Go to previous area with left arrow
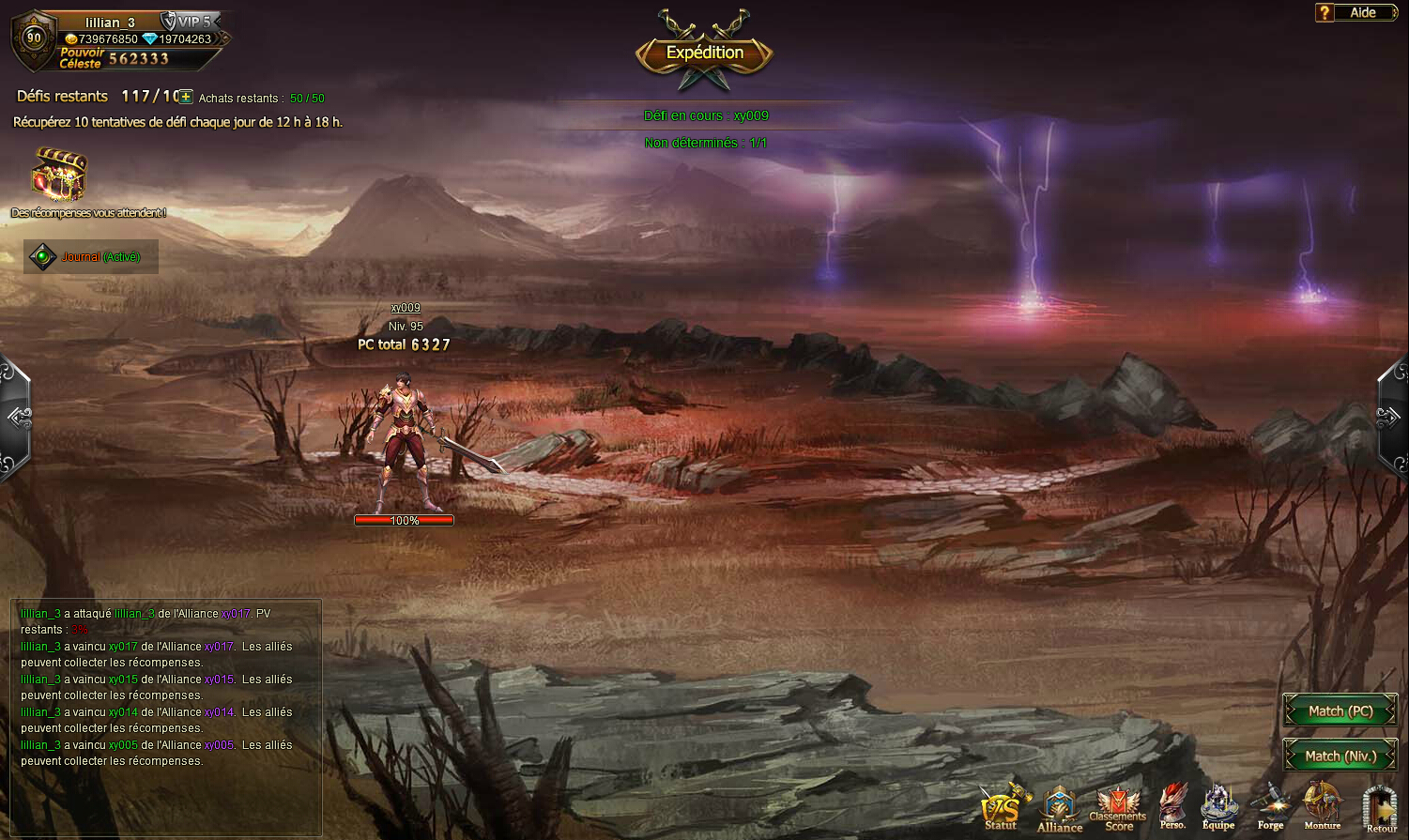 (17, 418)
